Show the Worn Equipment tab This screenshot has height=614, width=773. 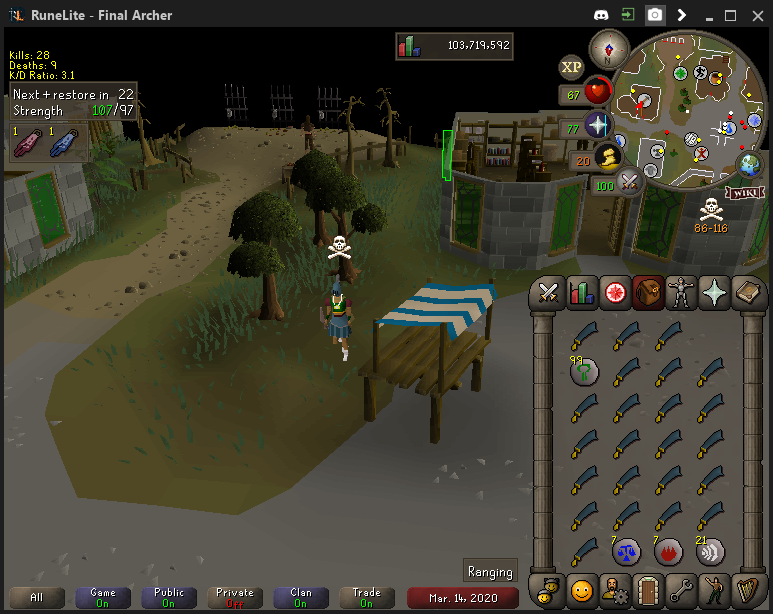683,292
